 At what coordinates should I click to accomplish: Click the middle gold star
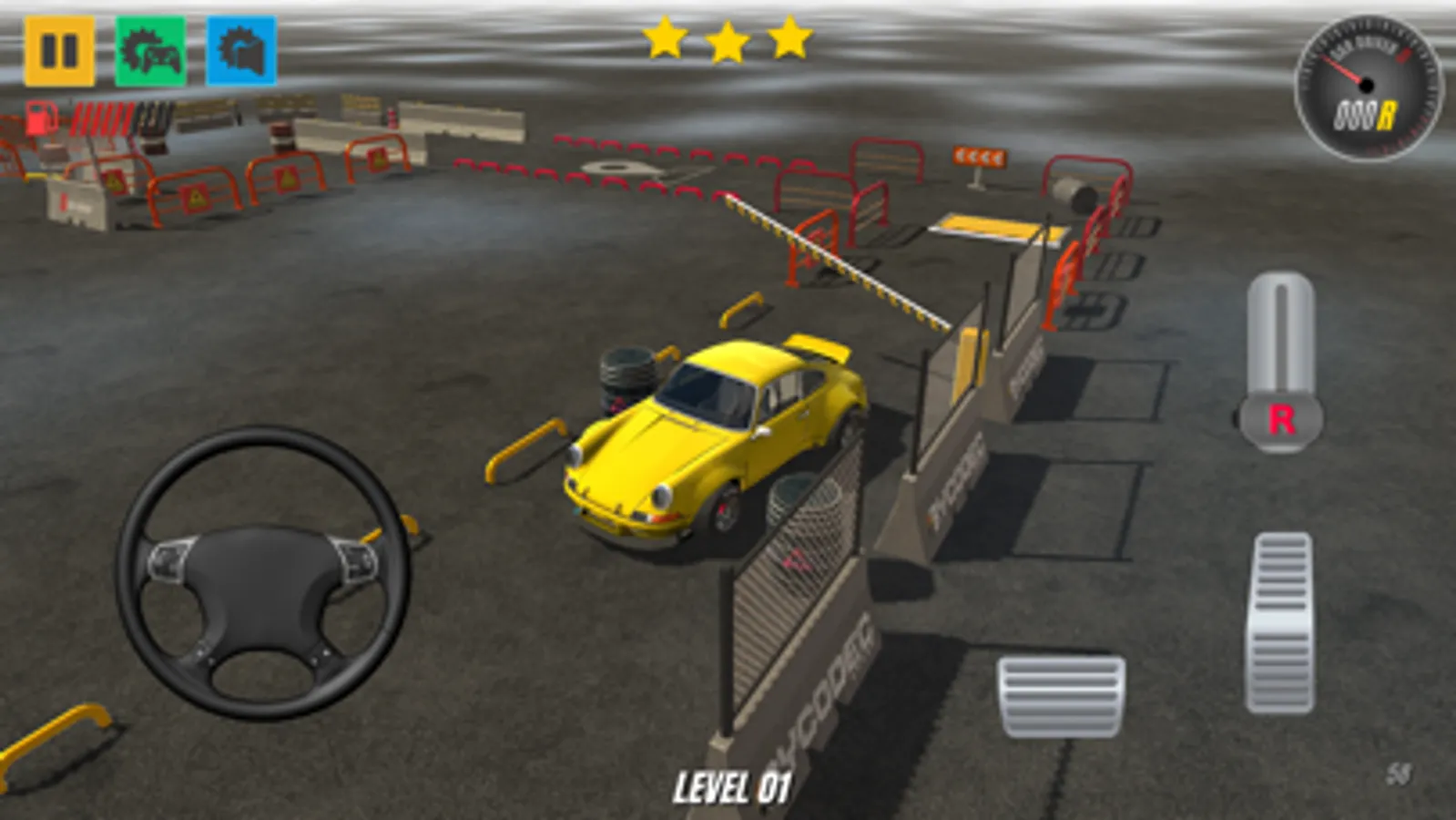(728, 41)
